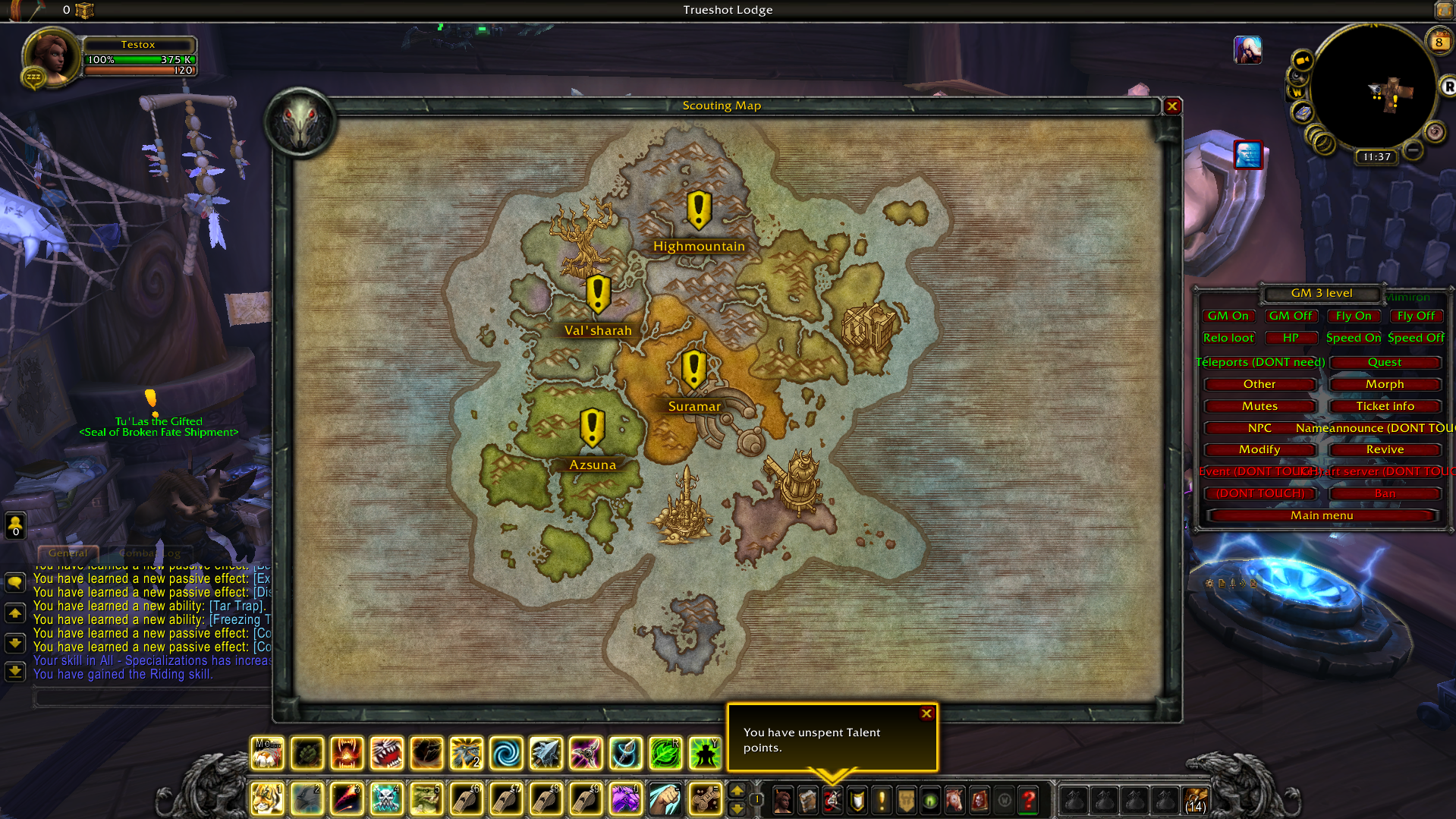Choose the Val'sharah zone marker
Image resolution: width=1456 pixels, height=819 pixels.
(598, 295)
